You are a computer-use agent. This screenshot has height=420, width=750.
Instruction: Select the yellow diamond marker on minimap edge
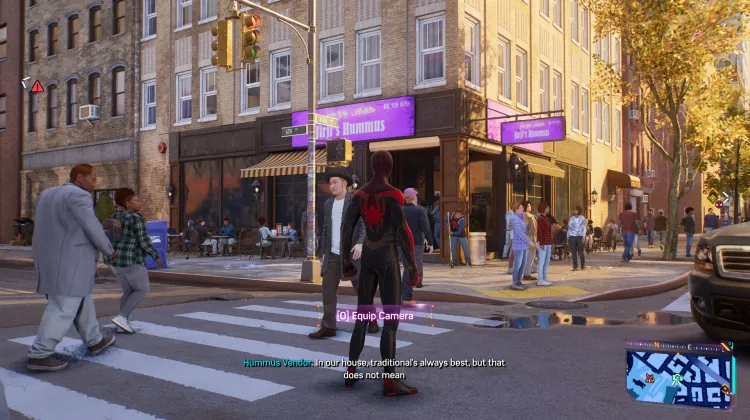click(725, 387)
